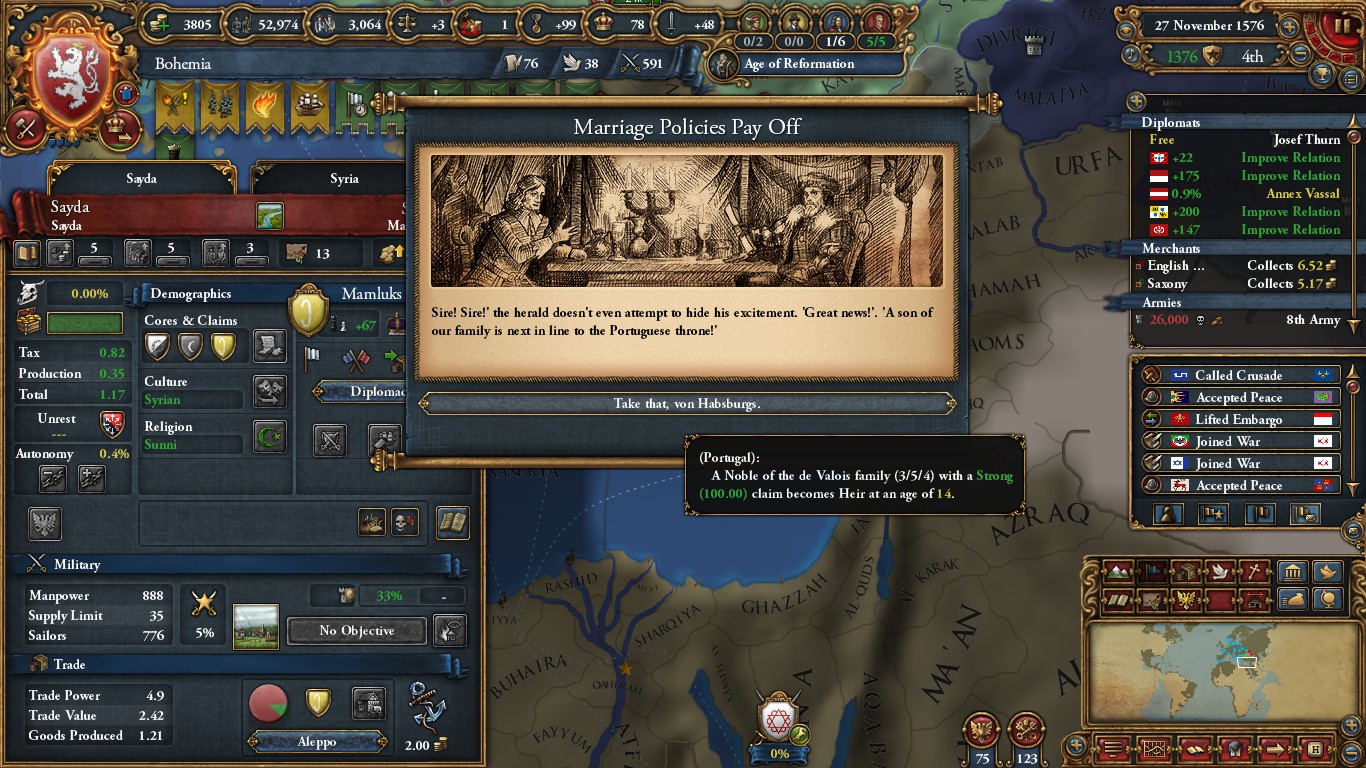Switch to the Syria area tab
Image resolution: width=1366 pixels, height=768 pixels.
(344, 179)
